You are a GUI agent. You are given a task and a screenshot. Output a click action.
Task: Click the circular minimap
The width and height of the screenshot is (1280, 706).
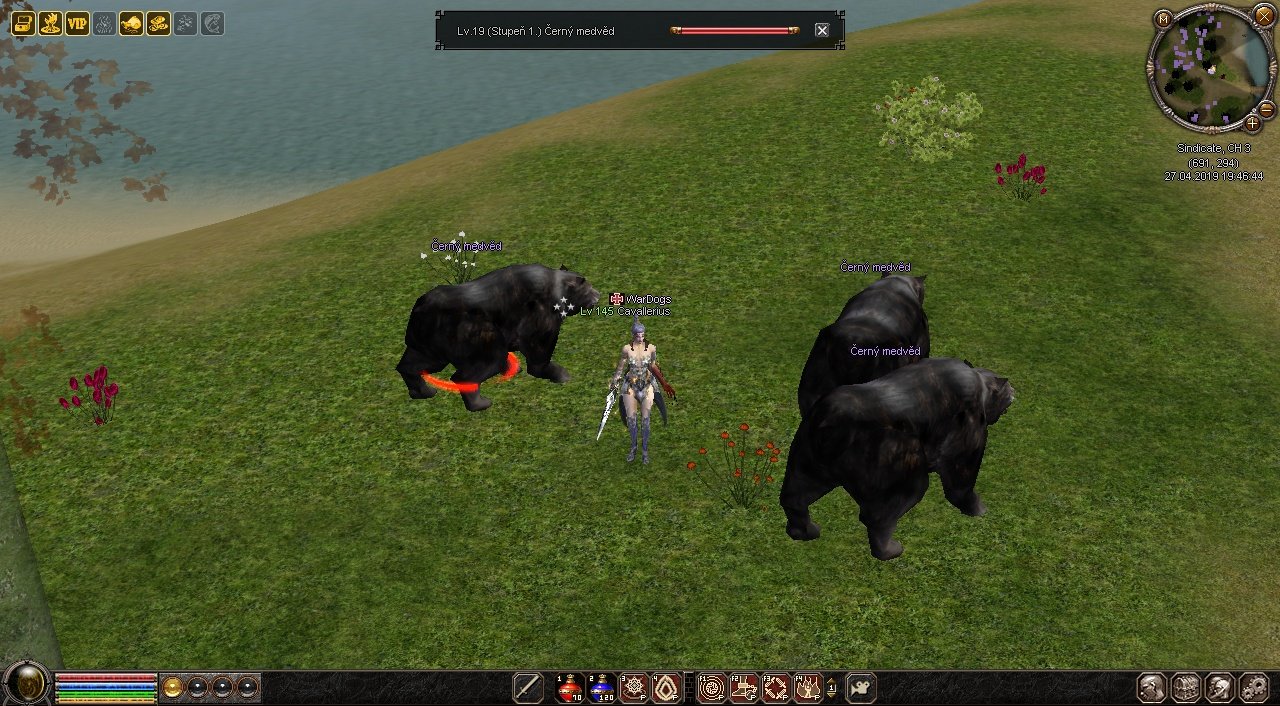tap(1210, 68)
